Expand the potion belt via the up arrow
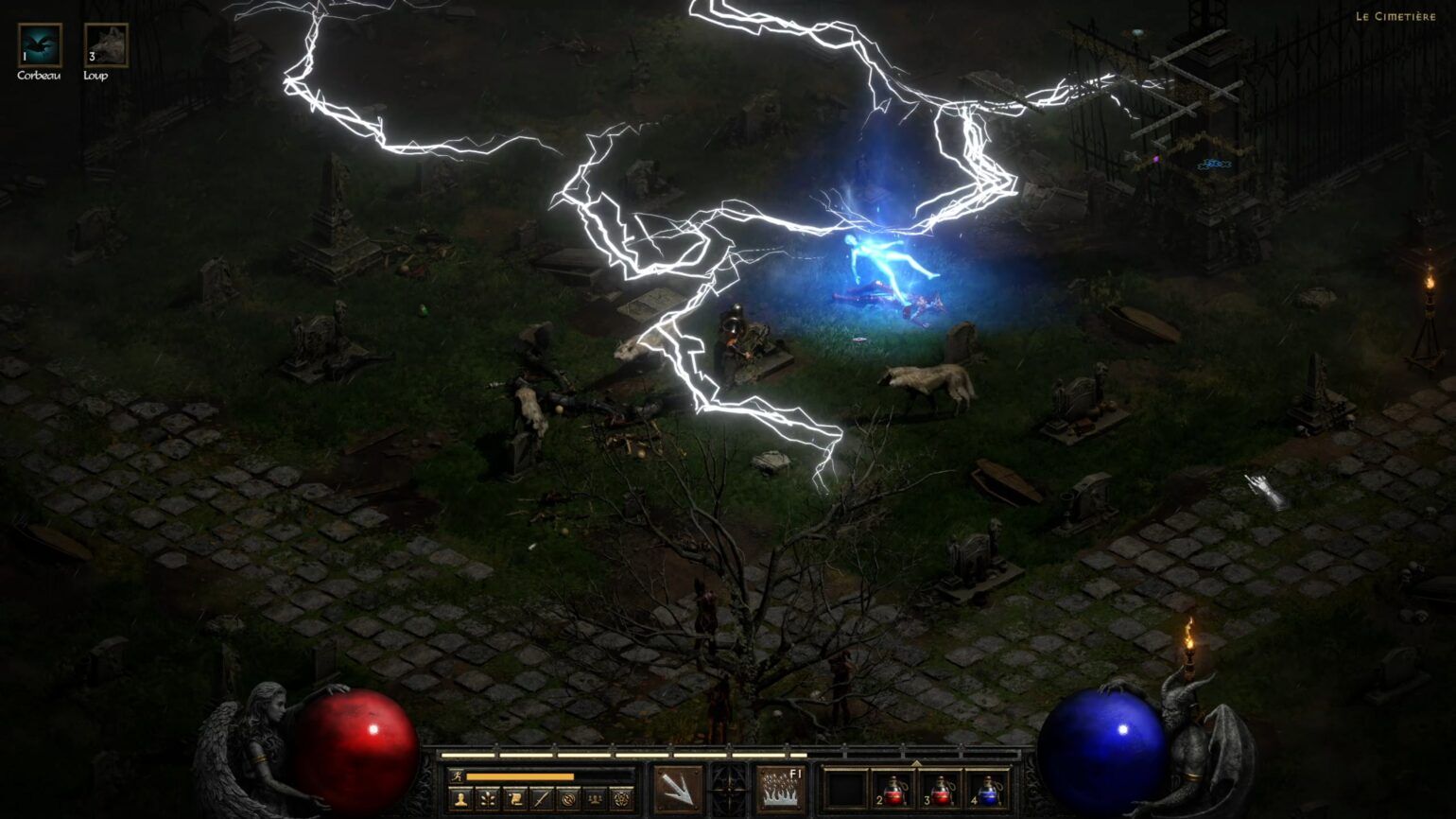The height and width of the screenshot is (819, 1456). click(915, 761)
